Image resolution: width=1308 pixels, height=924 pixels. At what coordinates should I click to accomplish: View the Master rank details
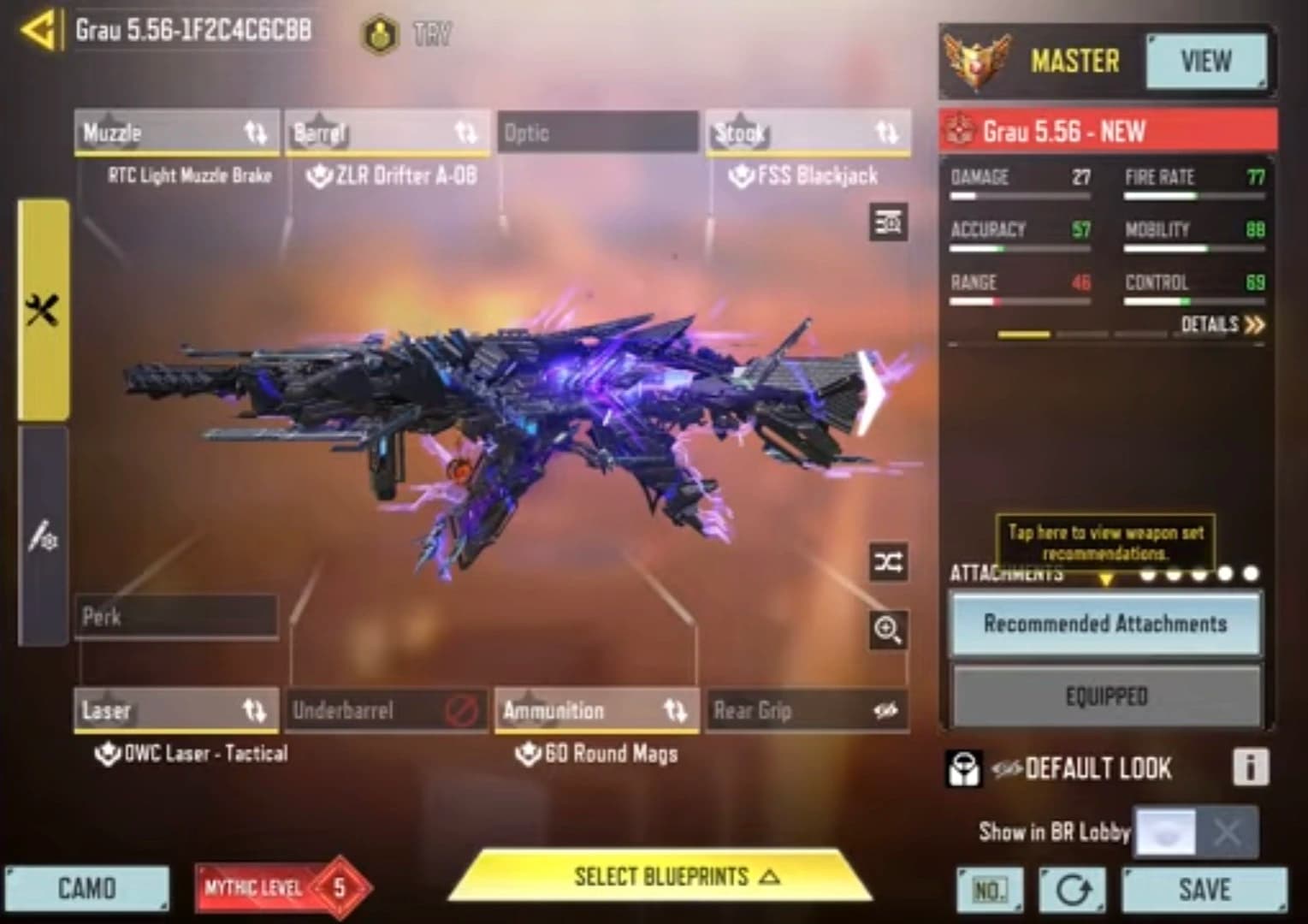[x=1205, y=62]
